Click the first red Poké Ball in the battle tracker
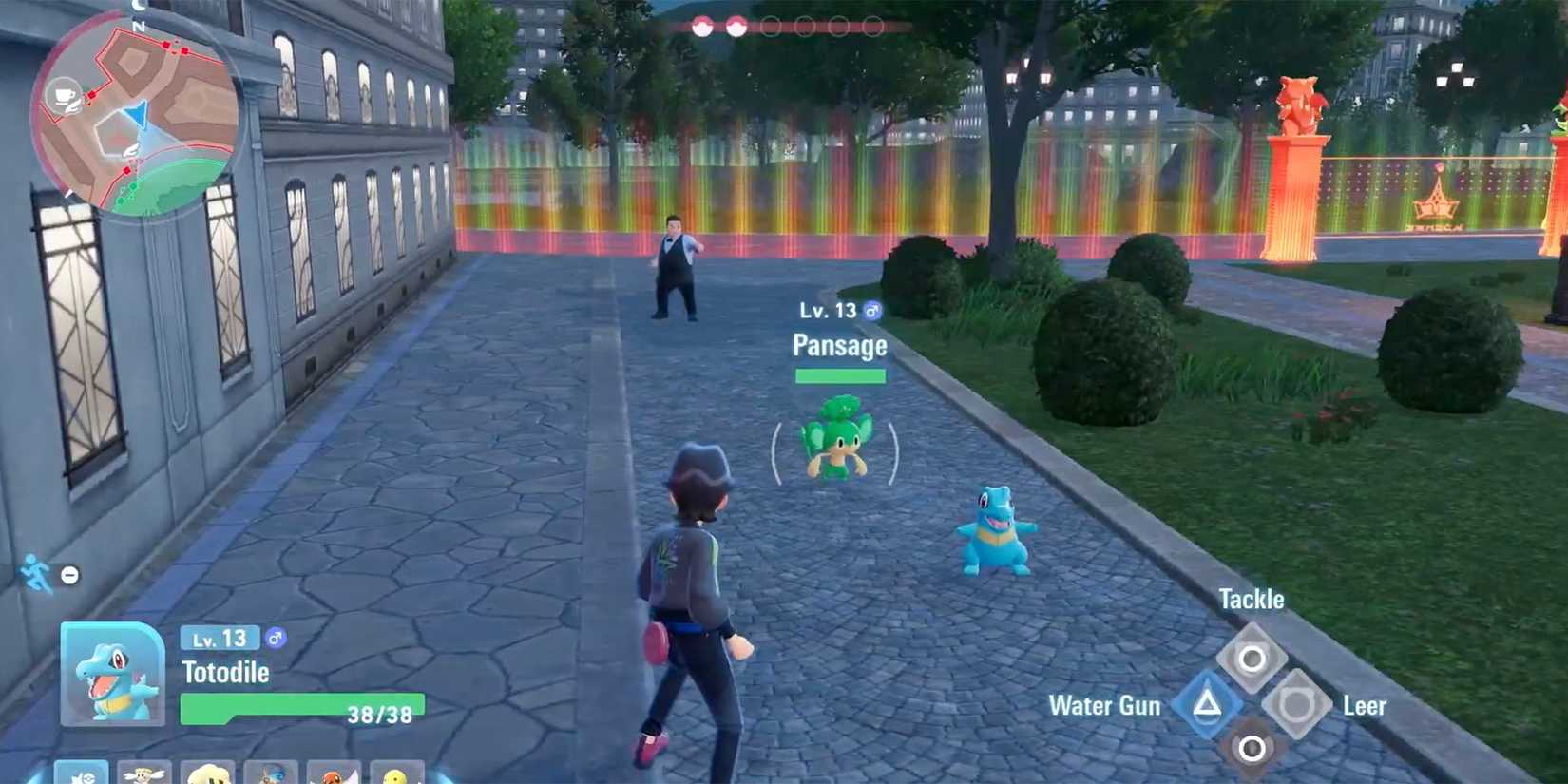Viewport: 1568px width, 784px height. 702,26
